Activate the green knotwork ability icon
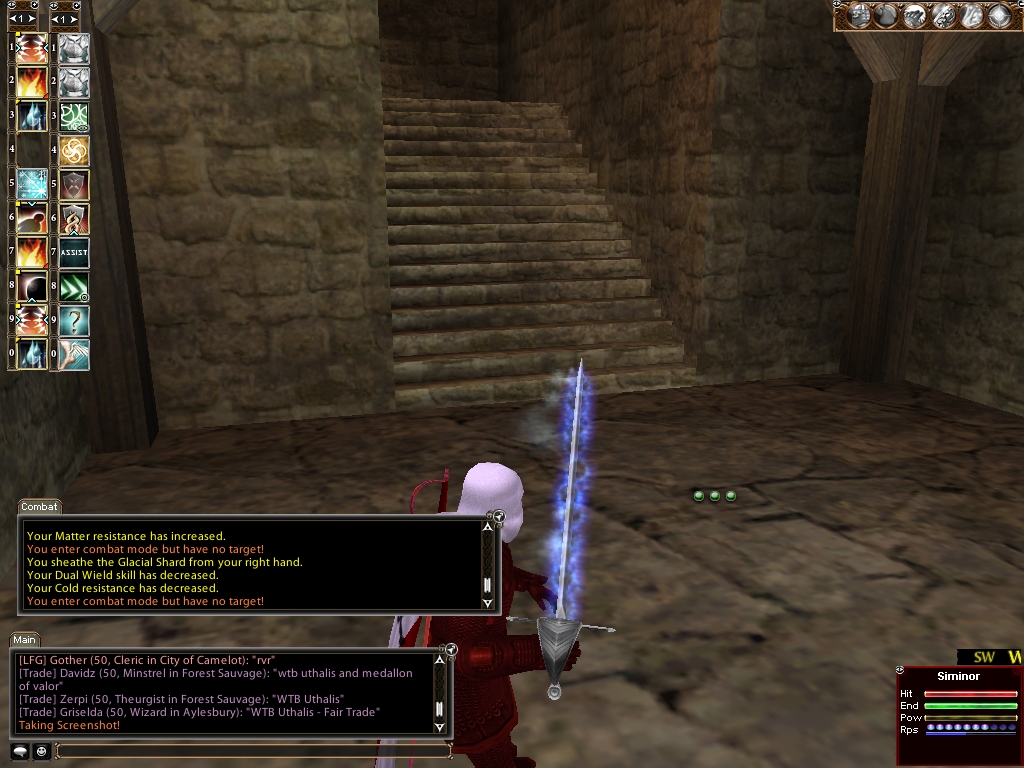The width and height of the screenshot is (1024, 768). coord(74,117)
